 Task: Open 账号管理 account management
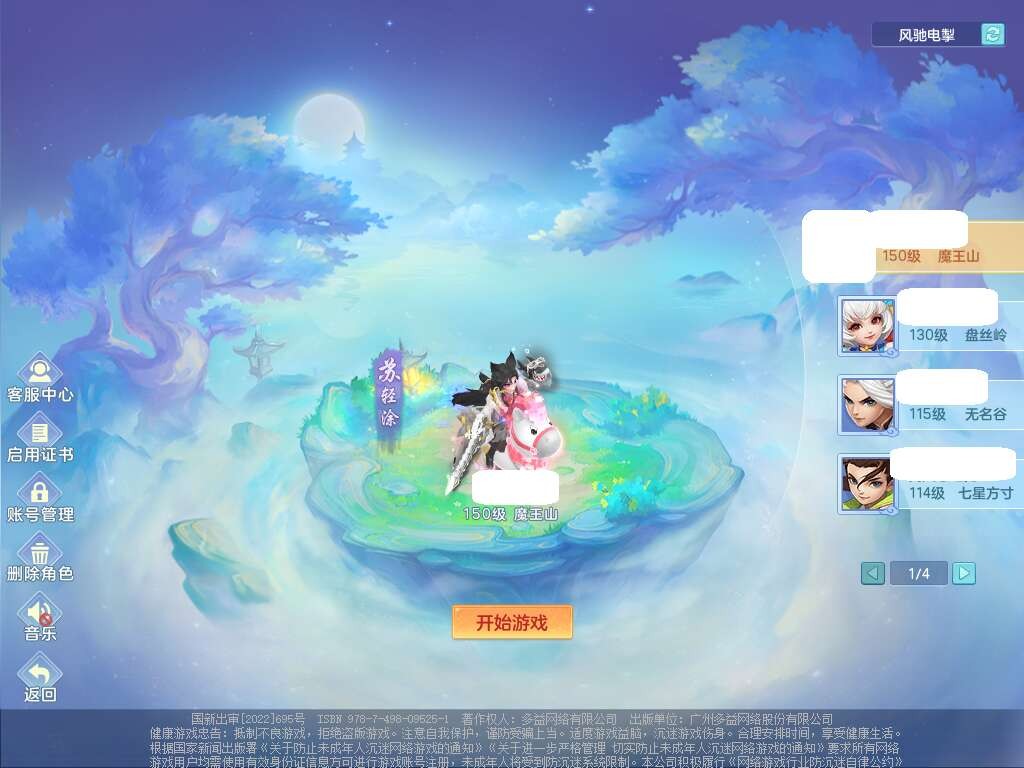tap(40, 497)
